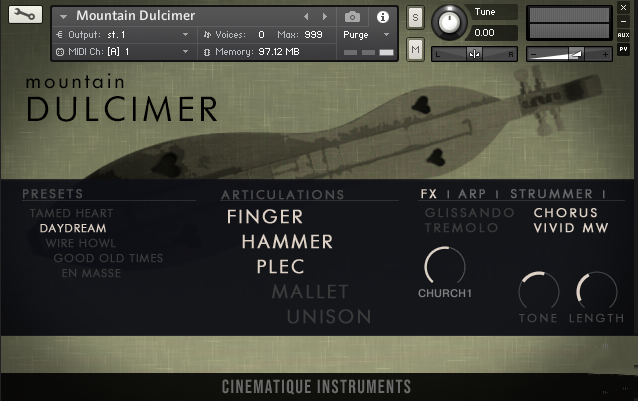Toggle the Hammer articulation
The width and height of the screenshot is (638, 401).
[287, 241]
